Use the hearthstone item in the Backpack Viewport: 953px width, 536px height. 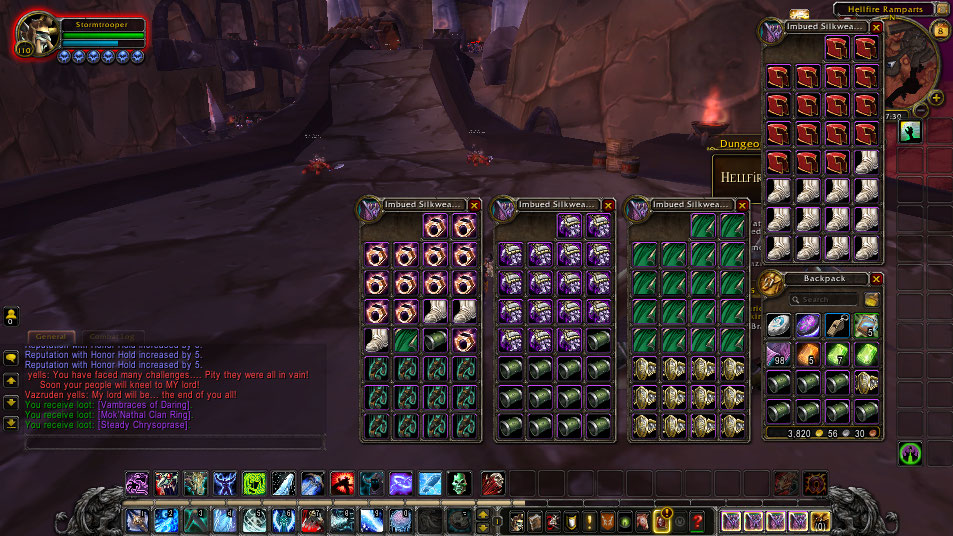779,325
